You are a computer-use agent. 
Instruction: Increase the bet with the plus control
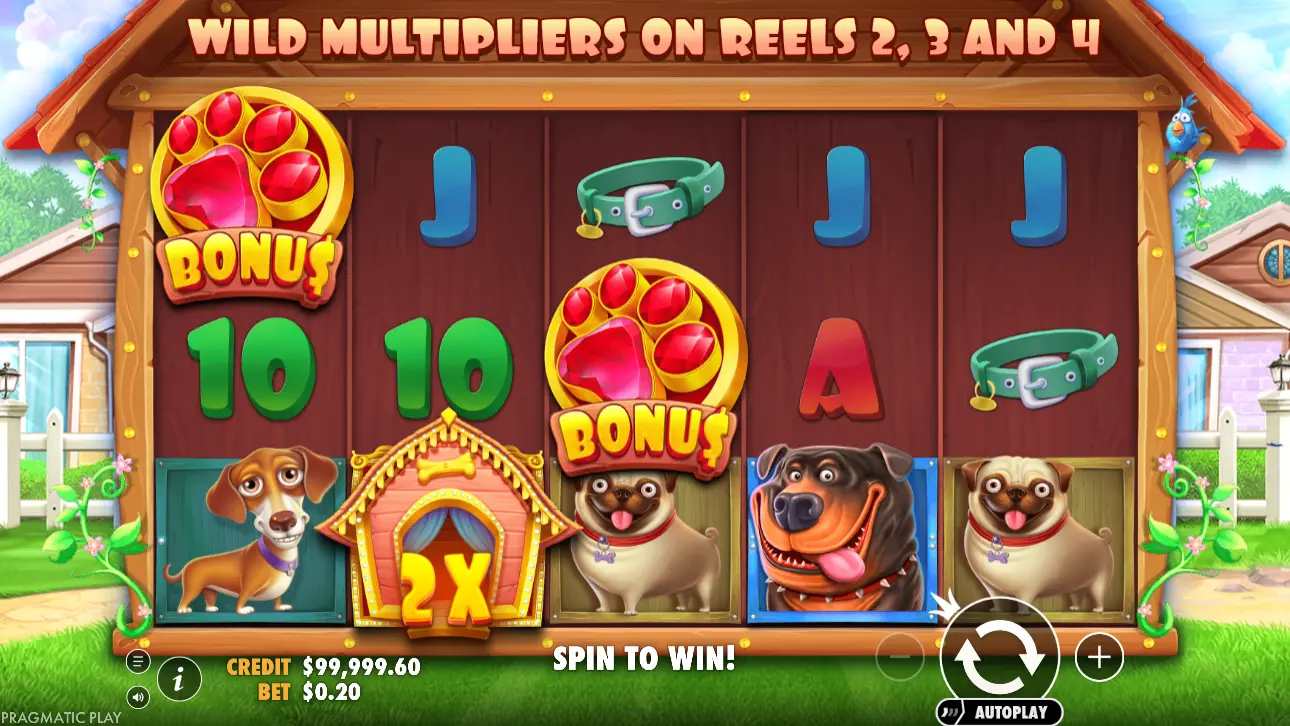point(1098,657)
